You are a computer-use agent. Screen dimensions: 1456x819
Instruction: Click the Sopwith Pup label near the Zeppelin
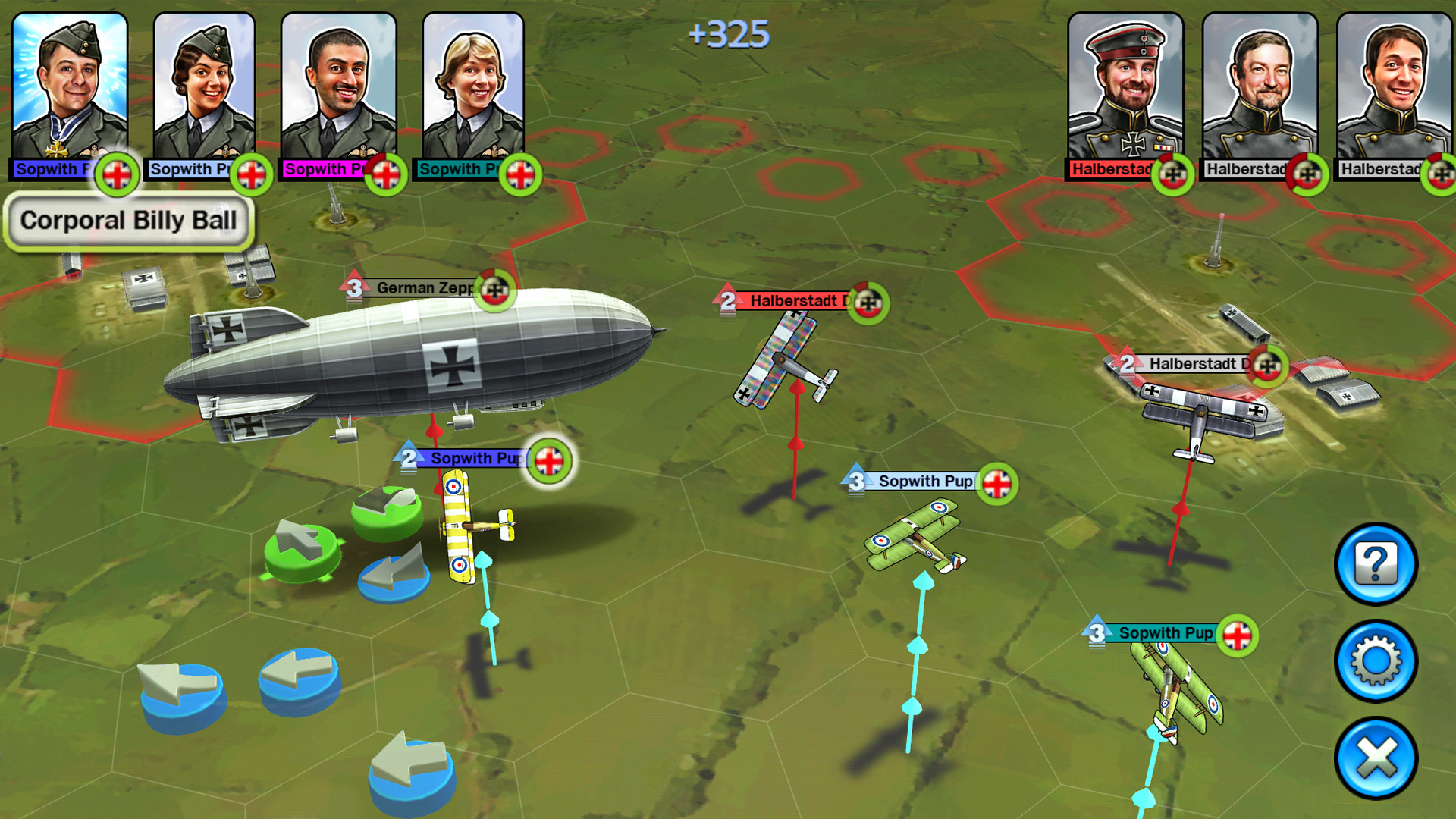click(x=476, y=459)
